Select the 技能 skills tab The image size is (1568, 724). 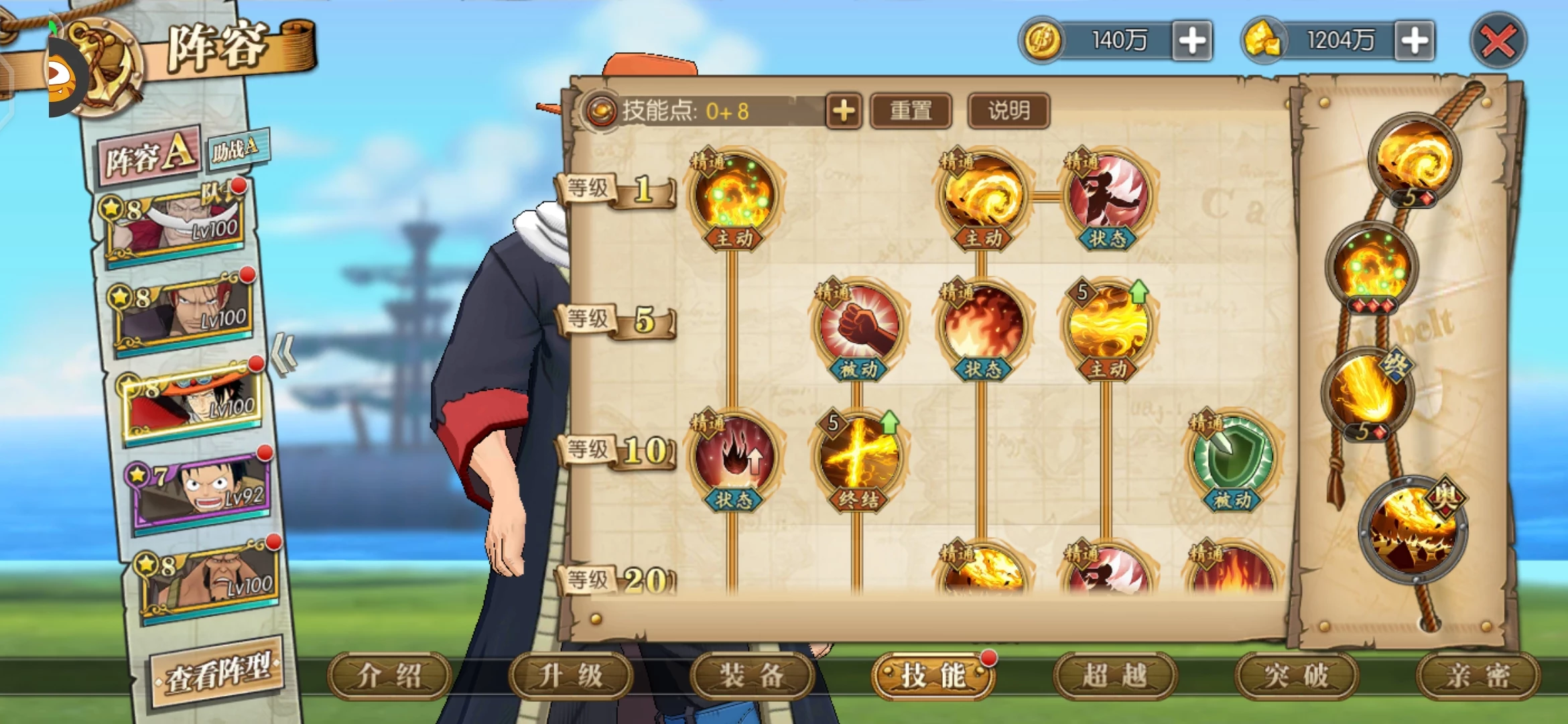coord(933,676)
